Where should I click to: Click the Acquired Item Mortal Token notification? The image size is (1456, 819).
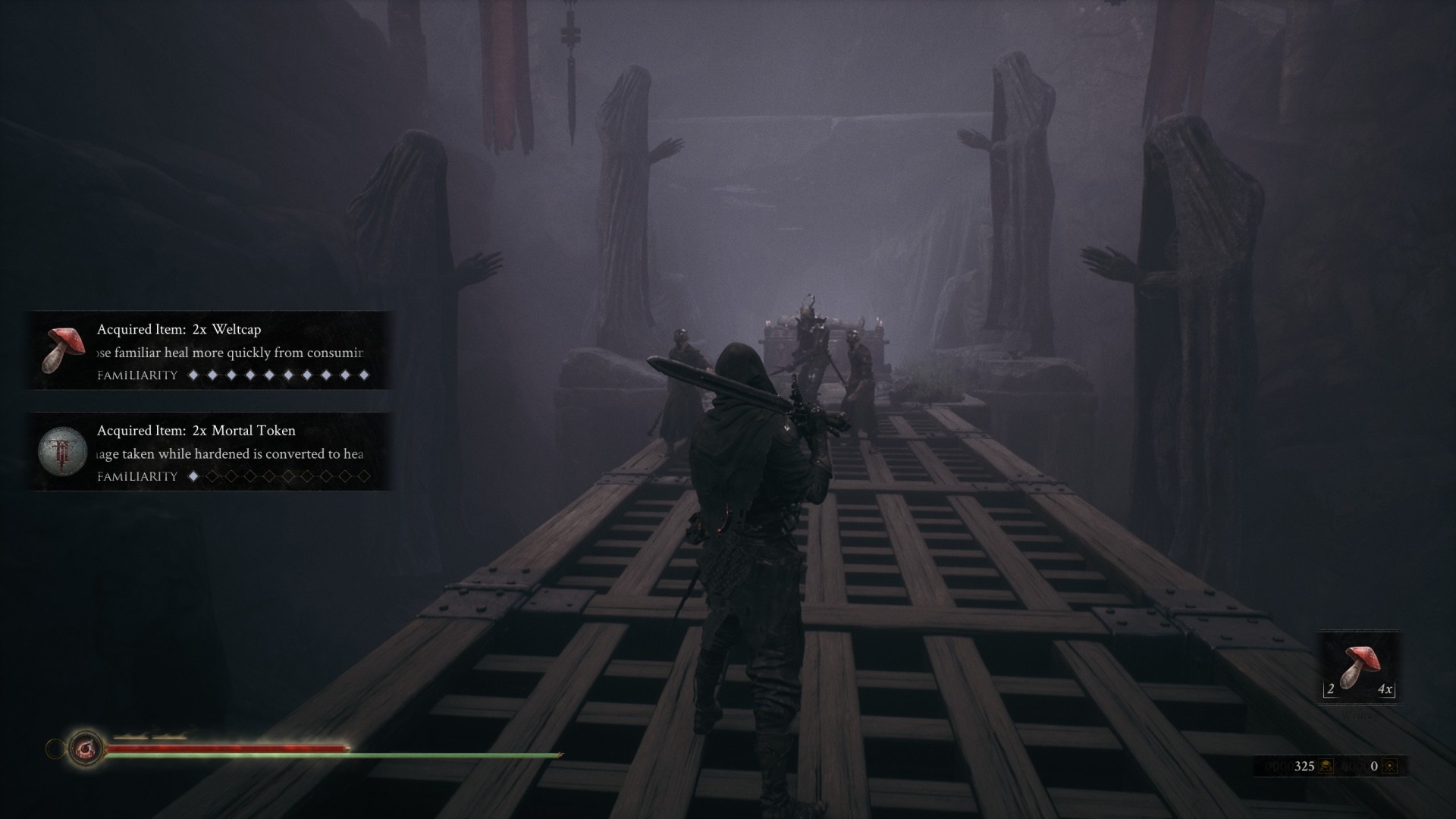click(210, 452)
